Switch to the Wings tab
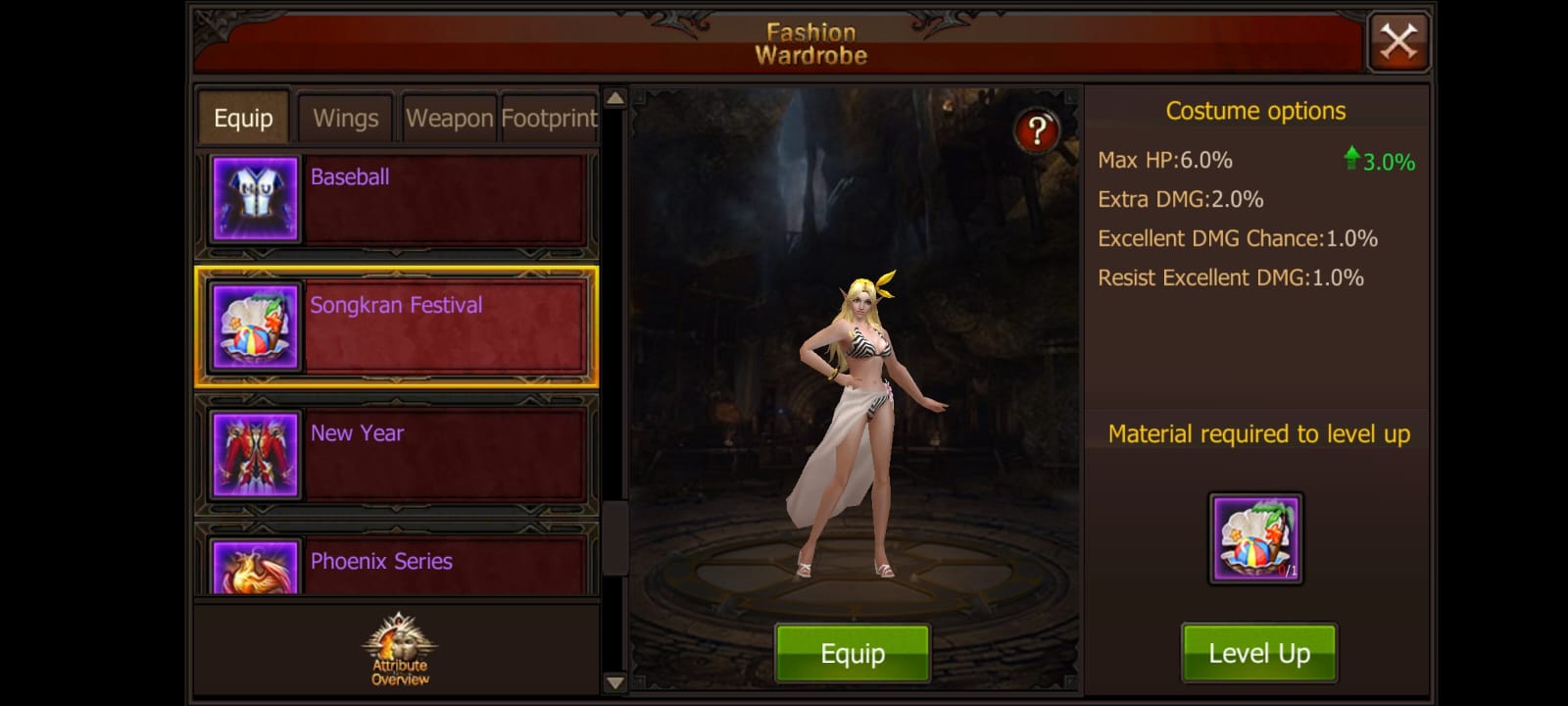The image size is (1568, 706). coord(345,119)
